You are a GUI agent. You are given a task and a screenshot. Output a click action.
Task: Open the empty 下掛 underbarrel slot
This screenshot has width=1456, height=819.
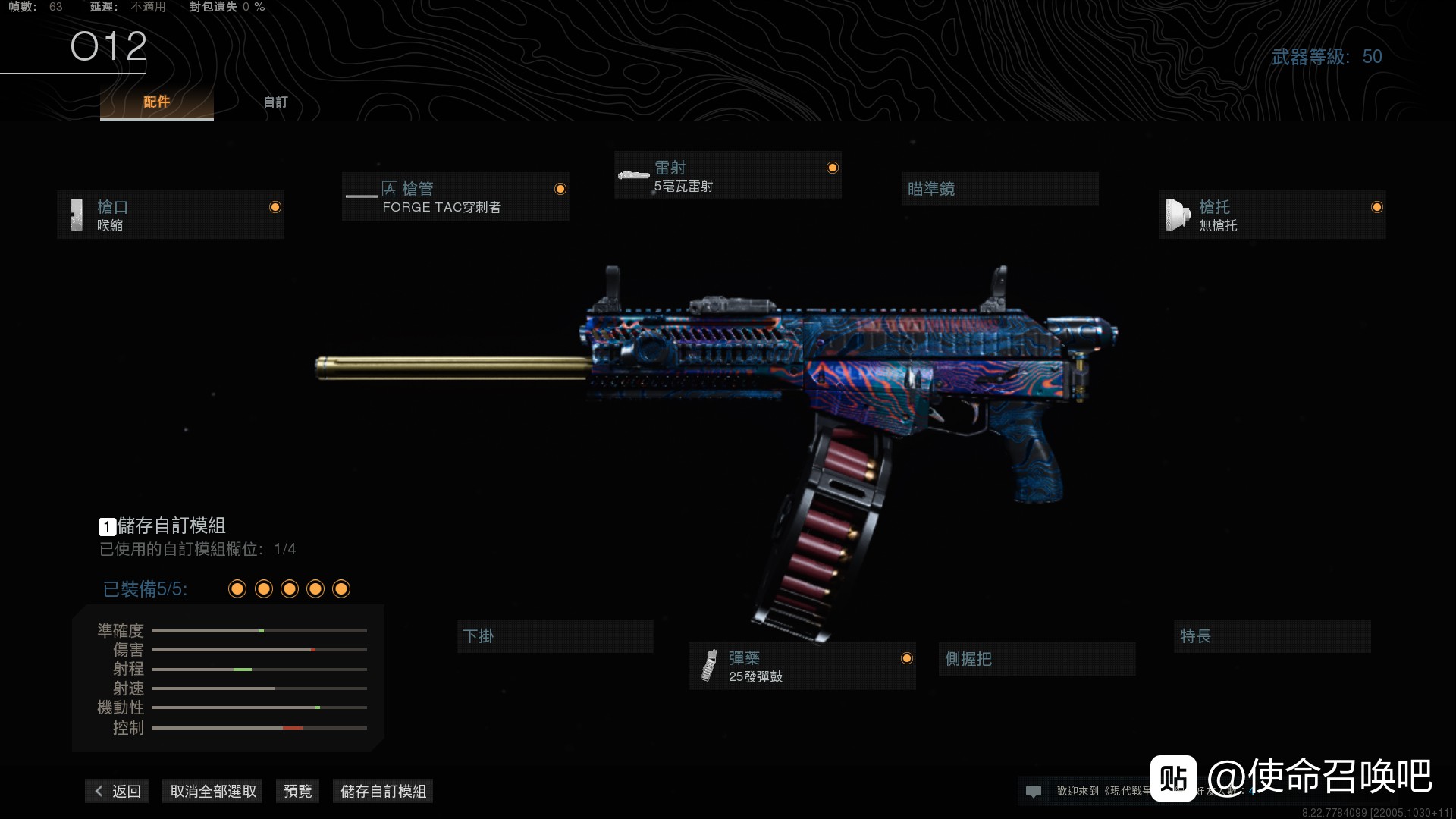pyautogui.click(x=554, y=636)
